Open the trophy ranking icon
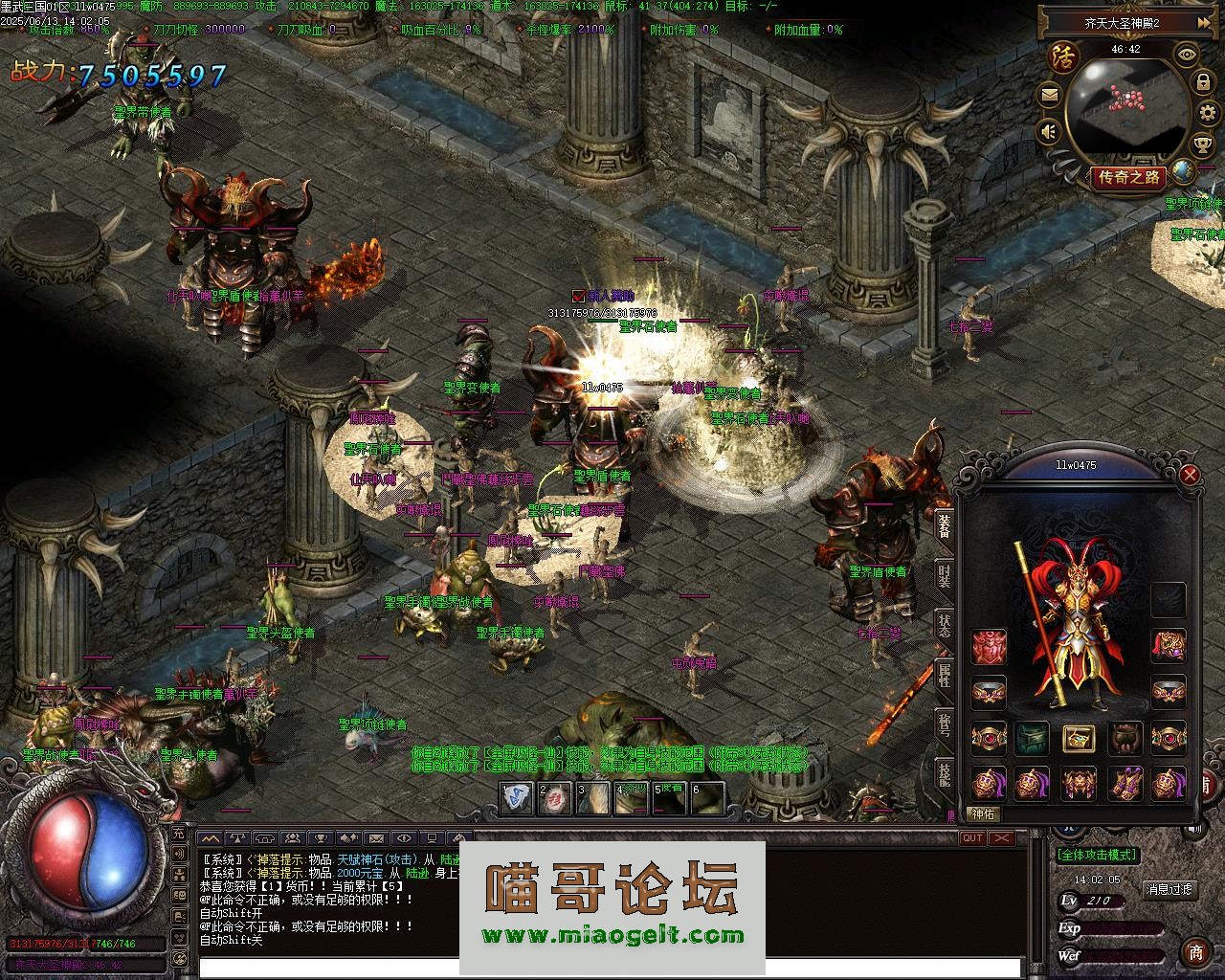1225x980 pixels. [1202, 145]
